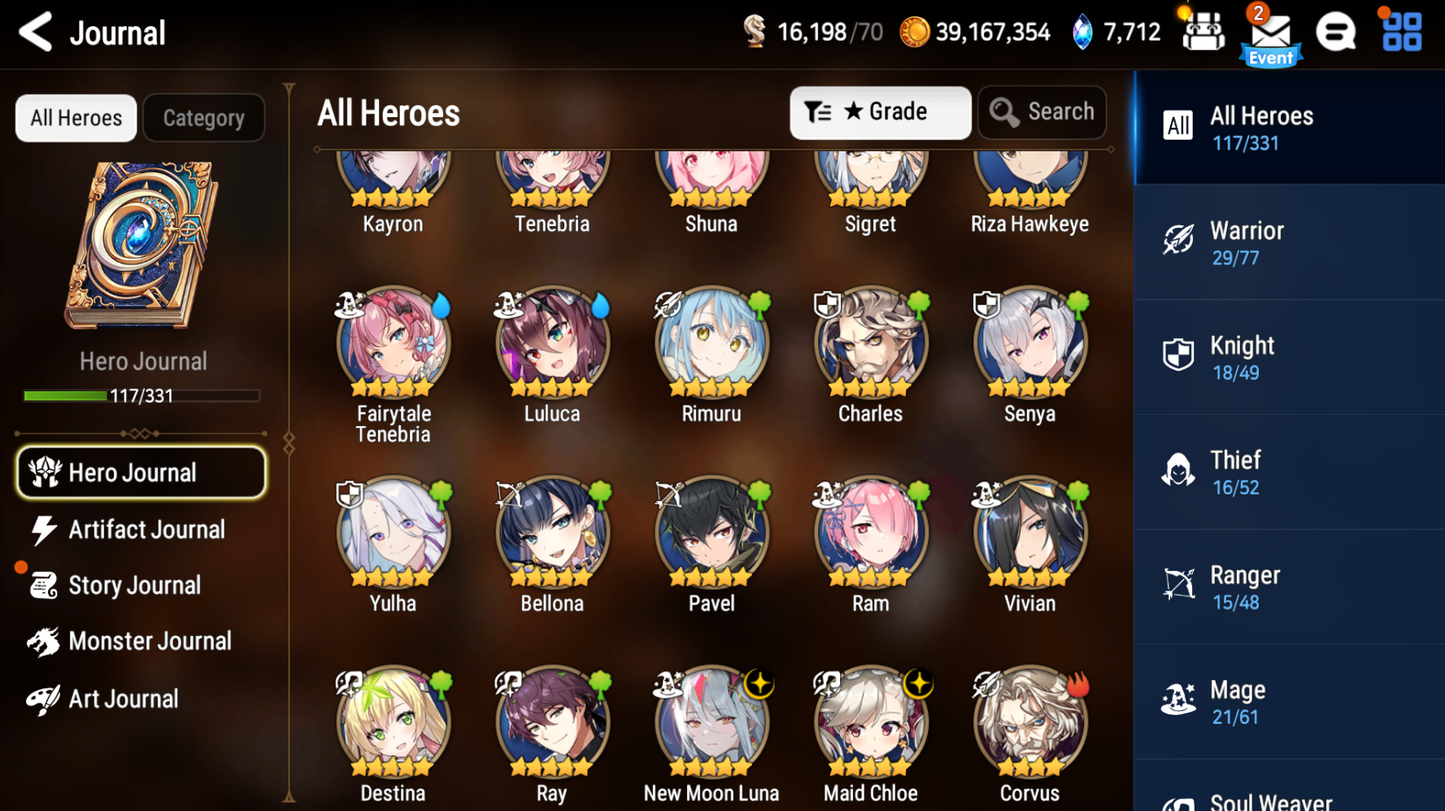Go back using the arrow beside Journal
The height and width of the screenshot is (811, 1445).
[35, 31]
